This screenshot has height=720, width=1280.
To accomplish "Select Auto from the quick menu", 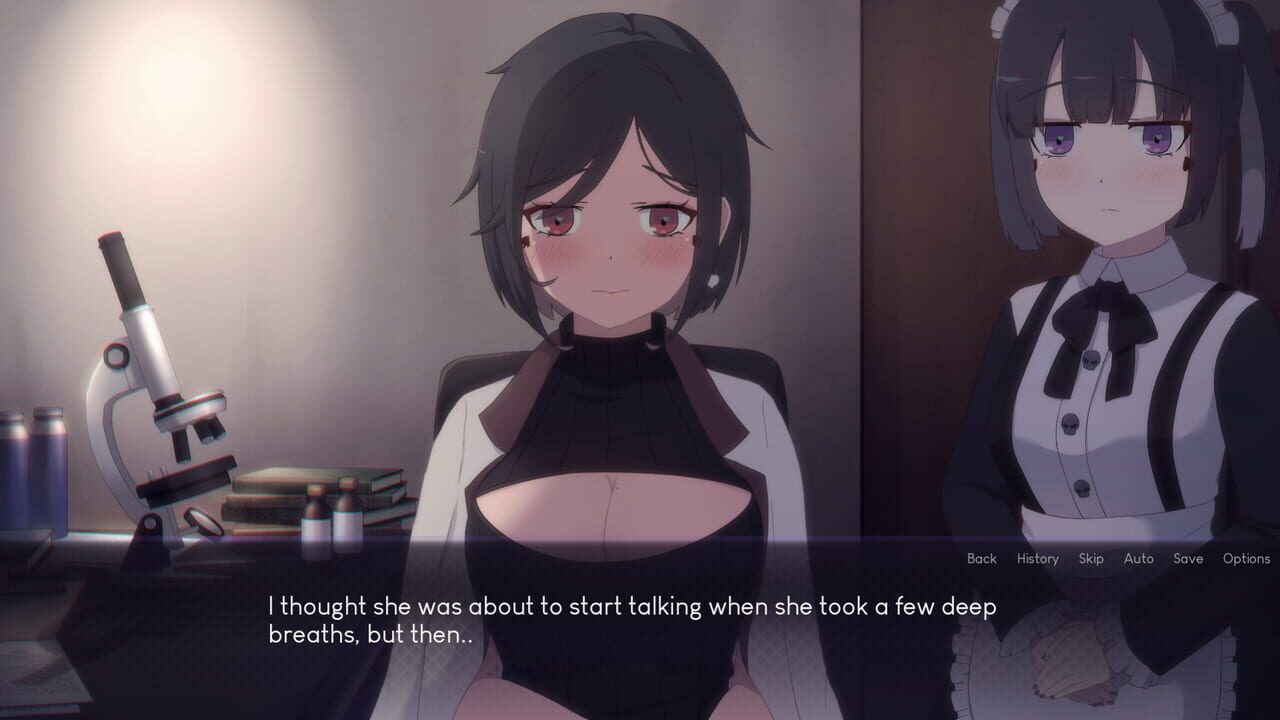I will (x=1139, y=559).
